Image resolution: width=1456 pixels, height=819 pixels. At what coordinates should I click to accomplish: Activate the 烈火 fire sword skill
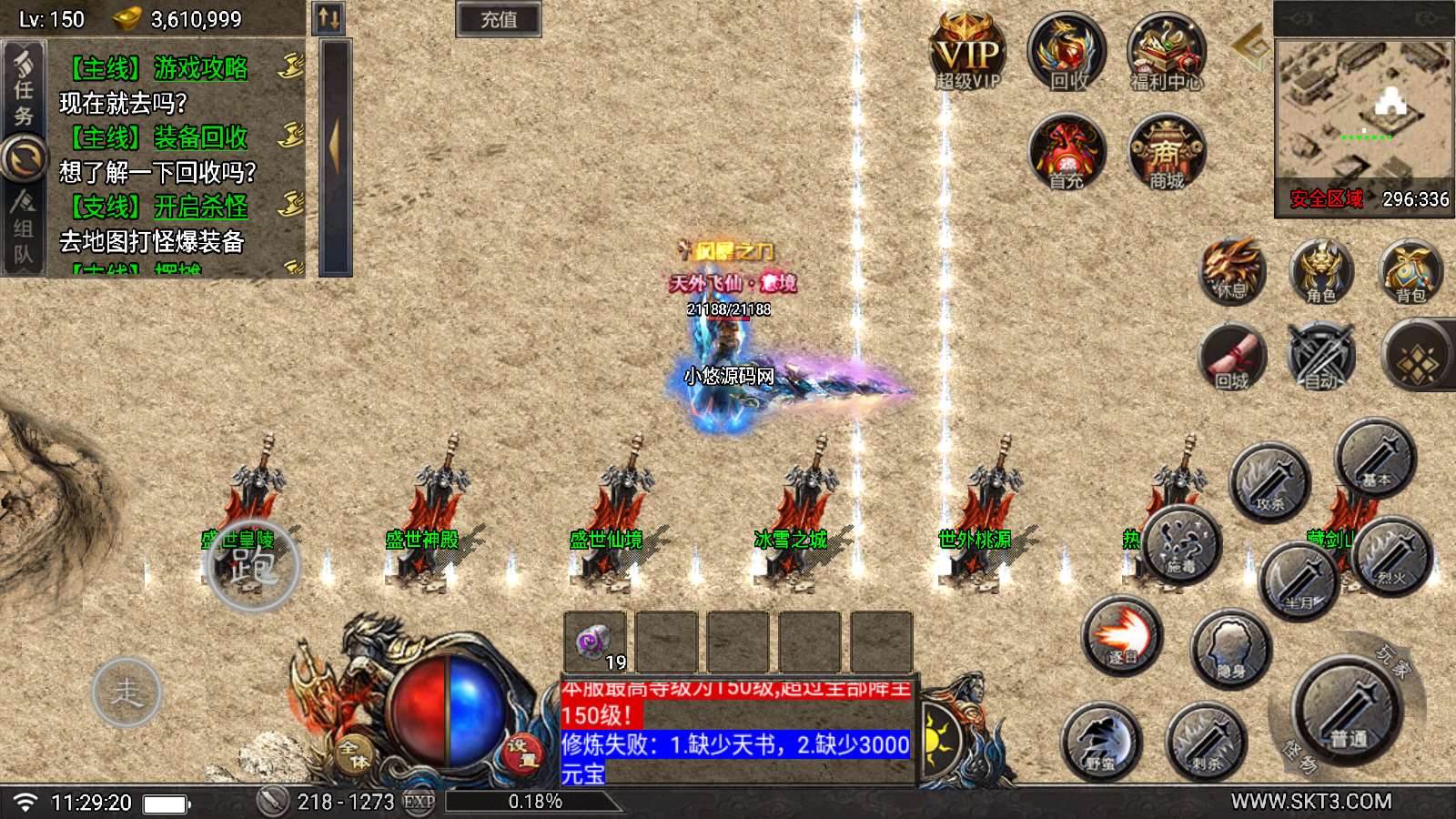click(1392, 554)
